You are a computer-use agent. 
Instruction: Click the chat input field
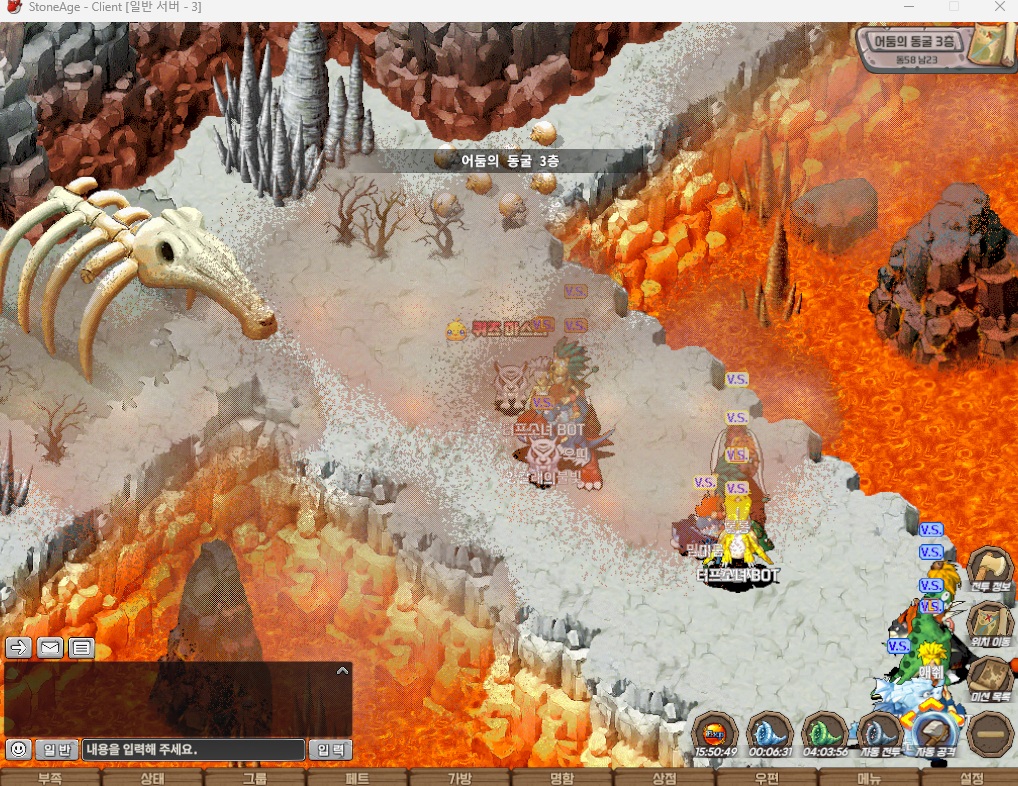[193, 749]
